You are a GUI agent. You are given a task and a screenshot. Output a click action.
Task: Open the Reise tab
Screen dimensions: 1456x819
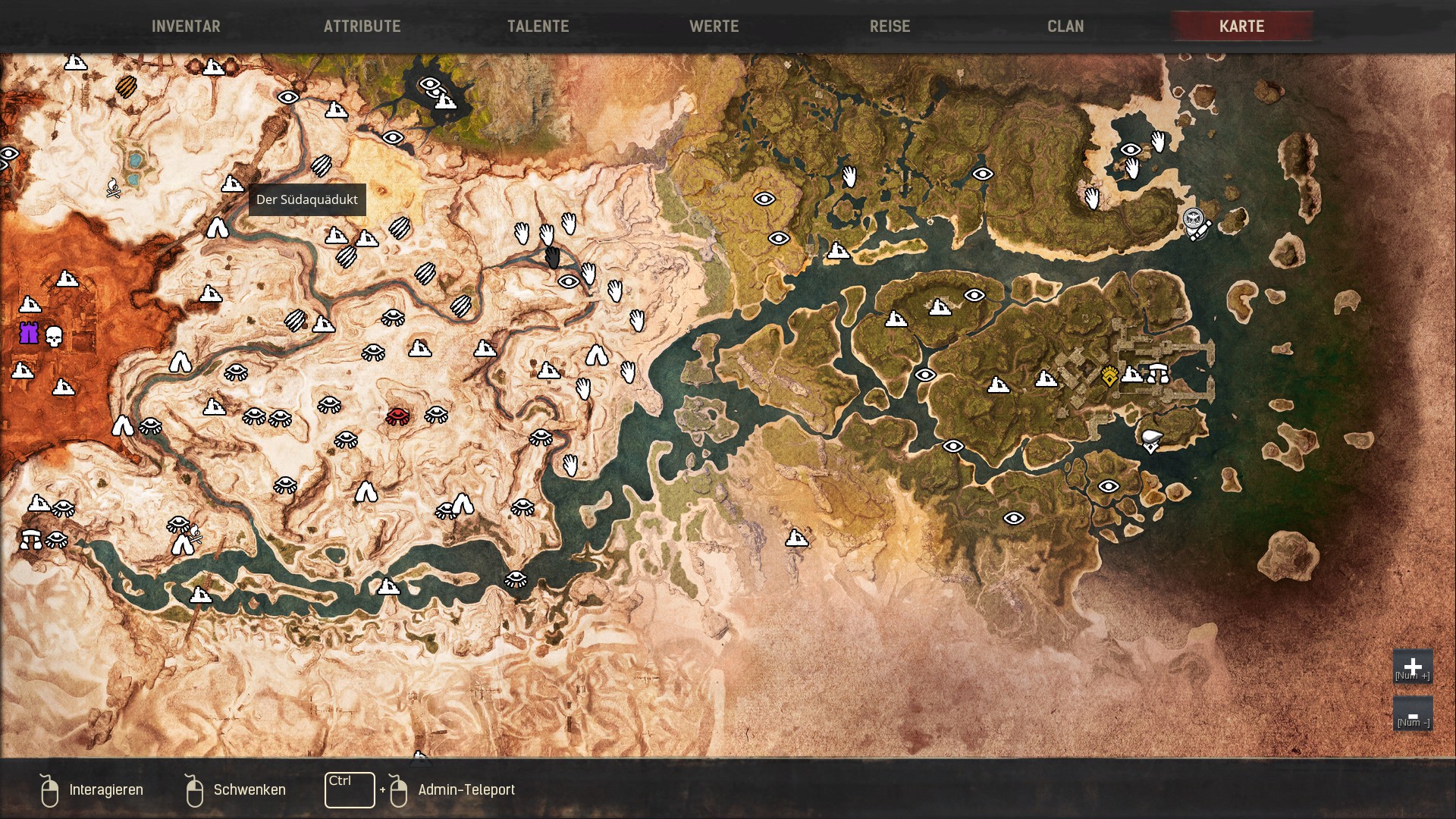[x=890, y=27]
